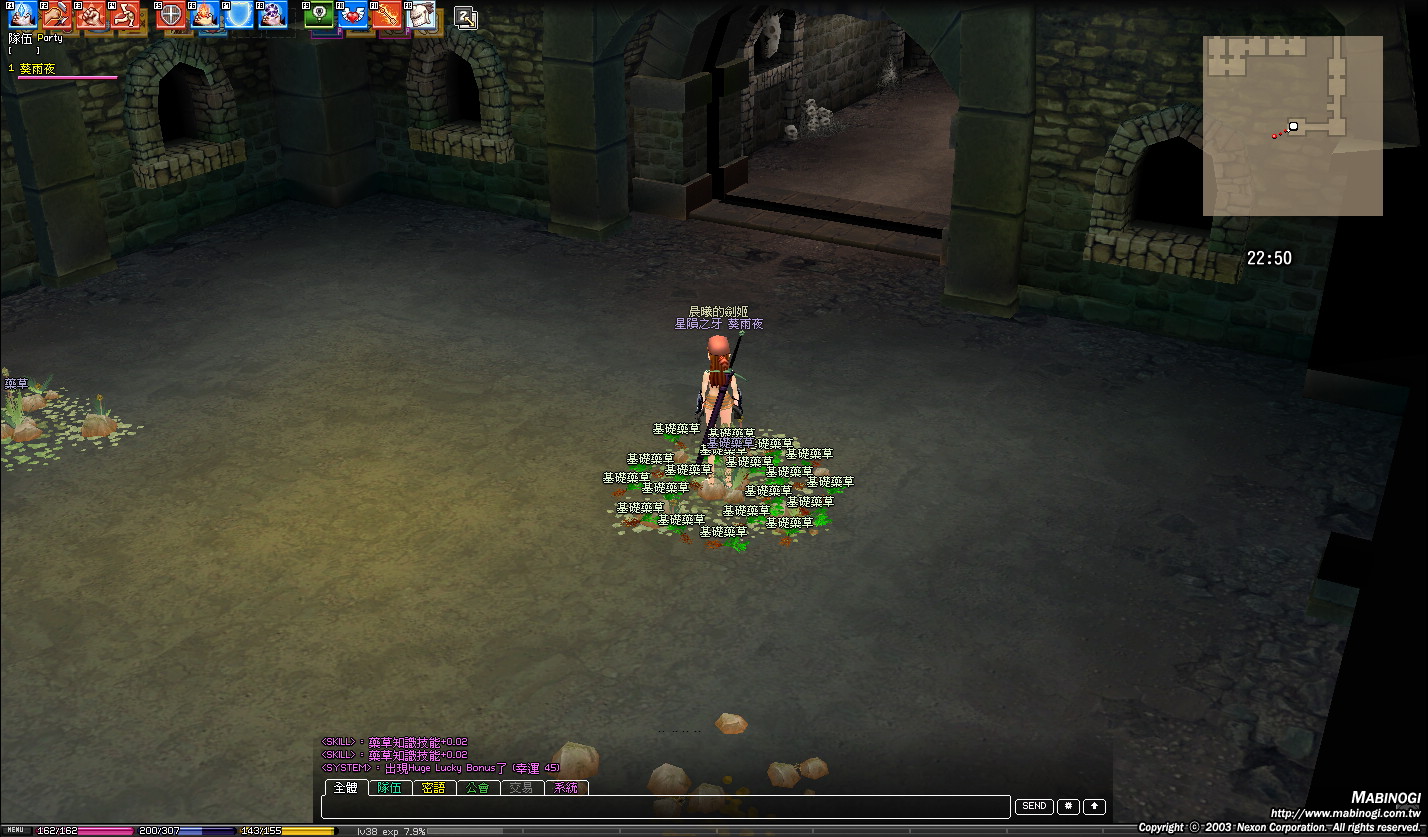
Task: Cast the F6 fire skill
Action: 204,14
